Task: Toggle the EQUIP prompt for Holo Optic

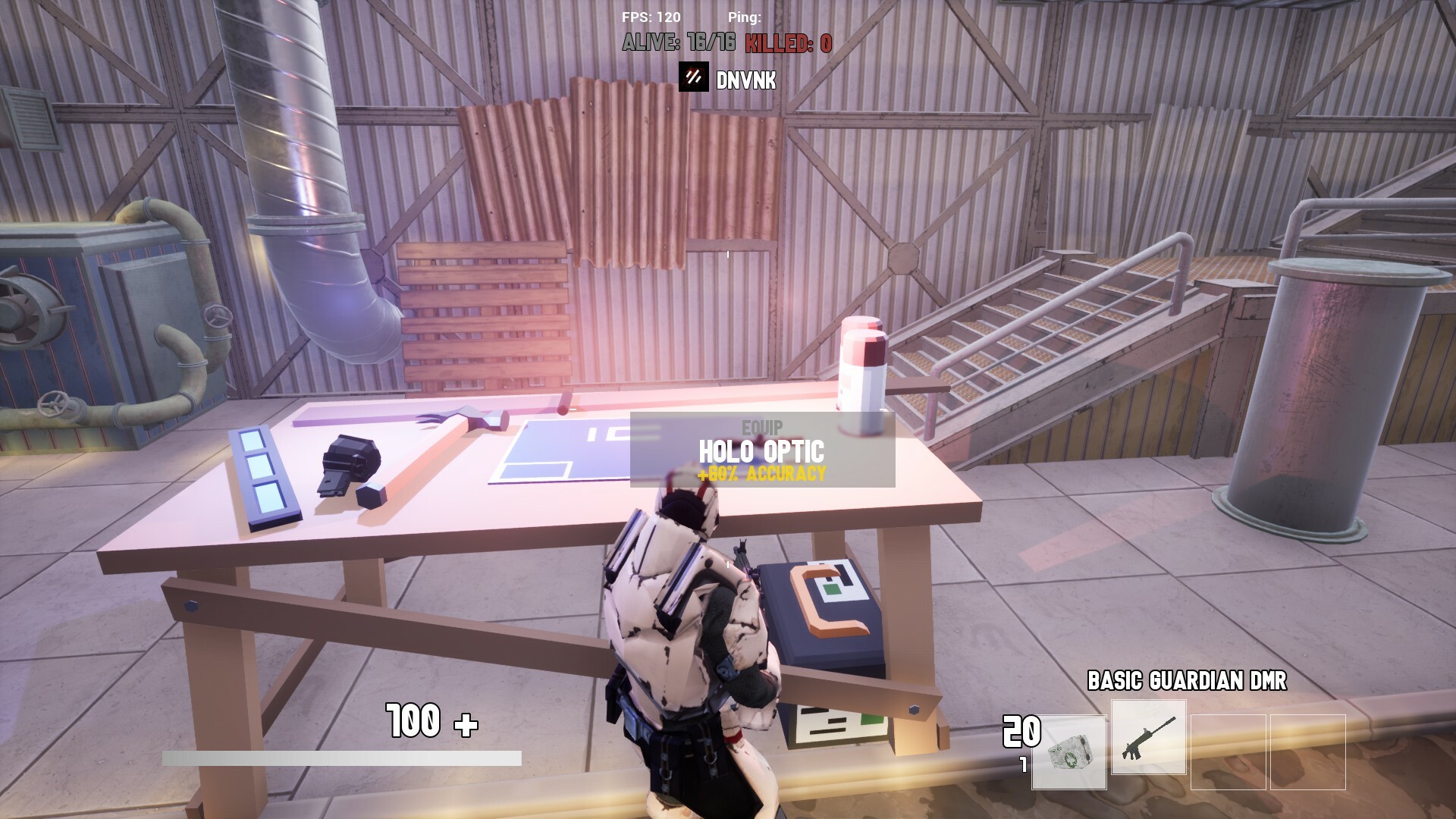Action: tap(761, 427)
